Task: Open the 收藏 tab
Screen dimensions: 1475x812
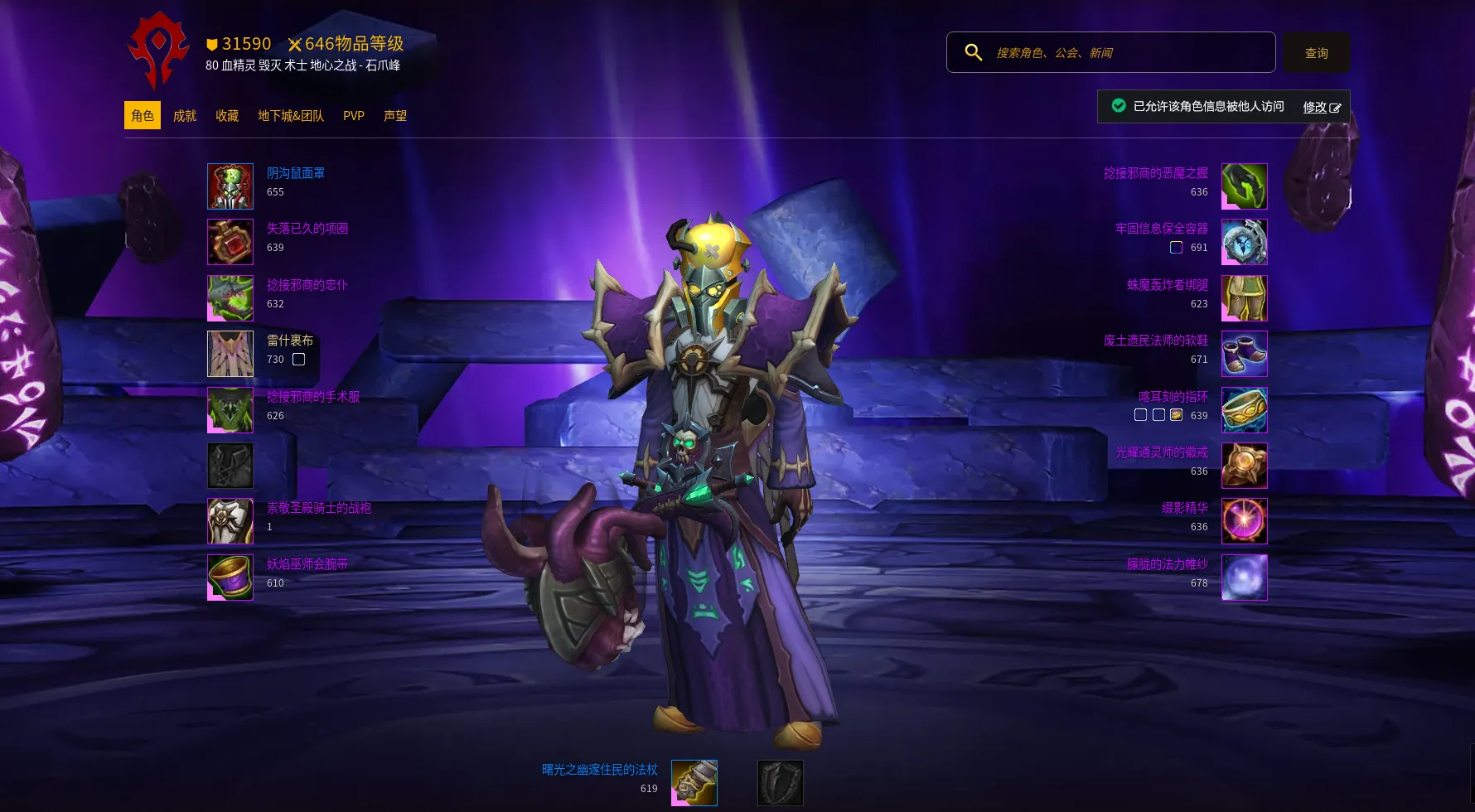Action: pos(227,116)
